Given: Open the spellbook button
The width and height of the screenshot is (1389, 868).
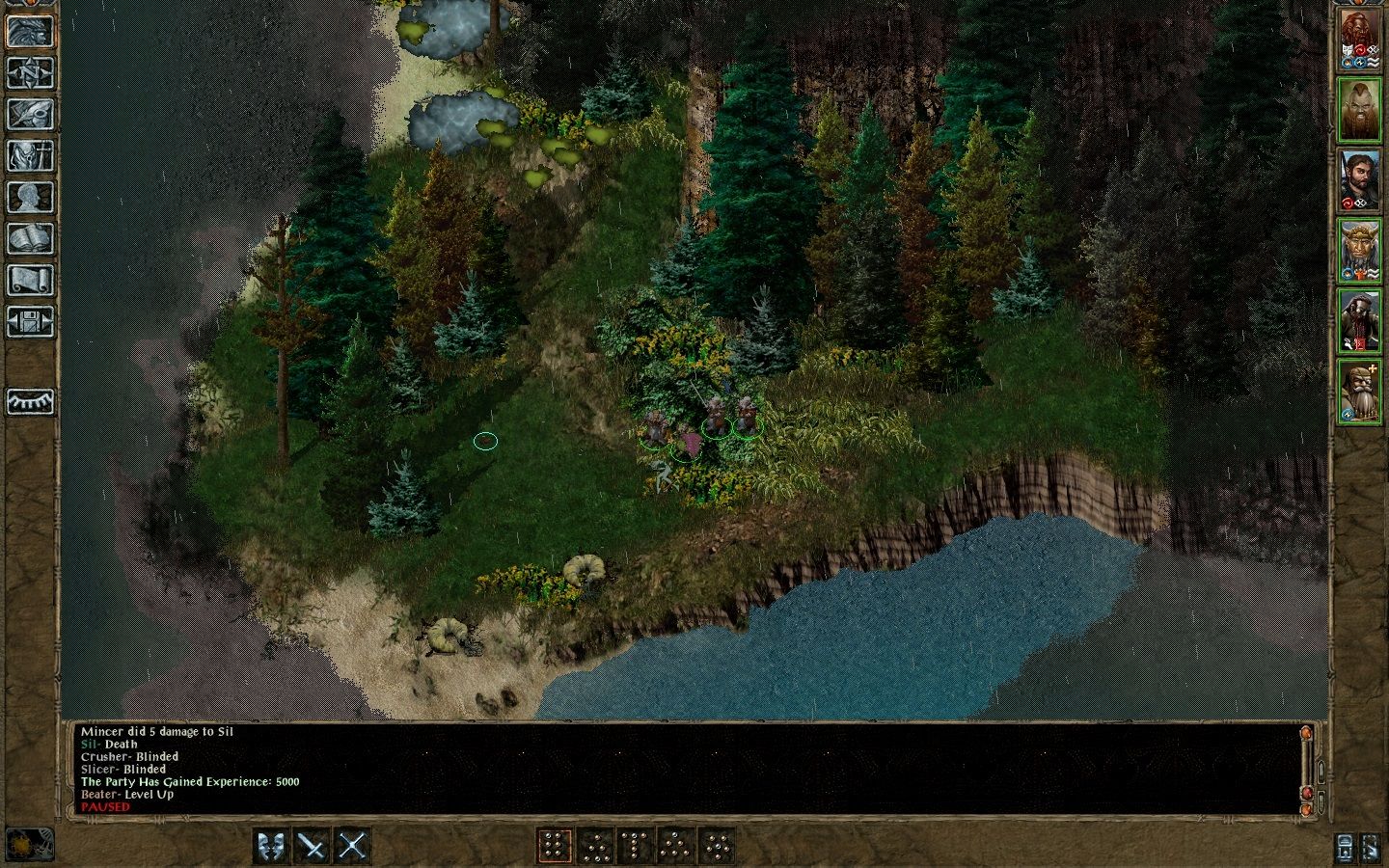Looking at the screenshot, I should point(30,238).
